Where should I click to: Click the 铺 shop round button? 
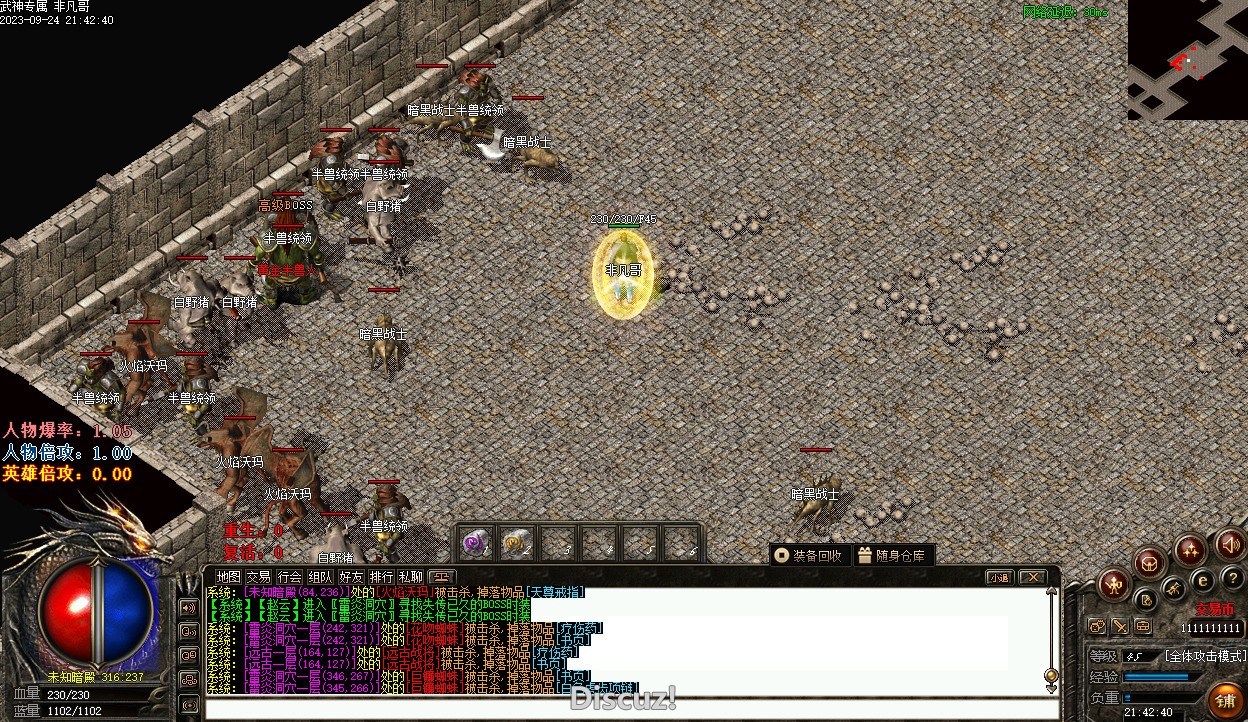(1224, 700)
